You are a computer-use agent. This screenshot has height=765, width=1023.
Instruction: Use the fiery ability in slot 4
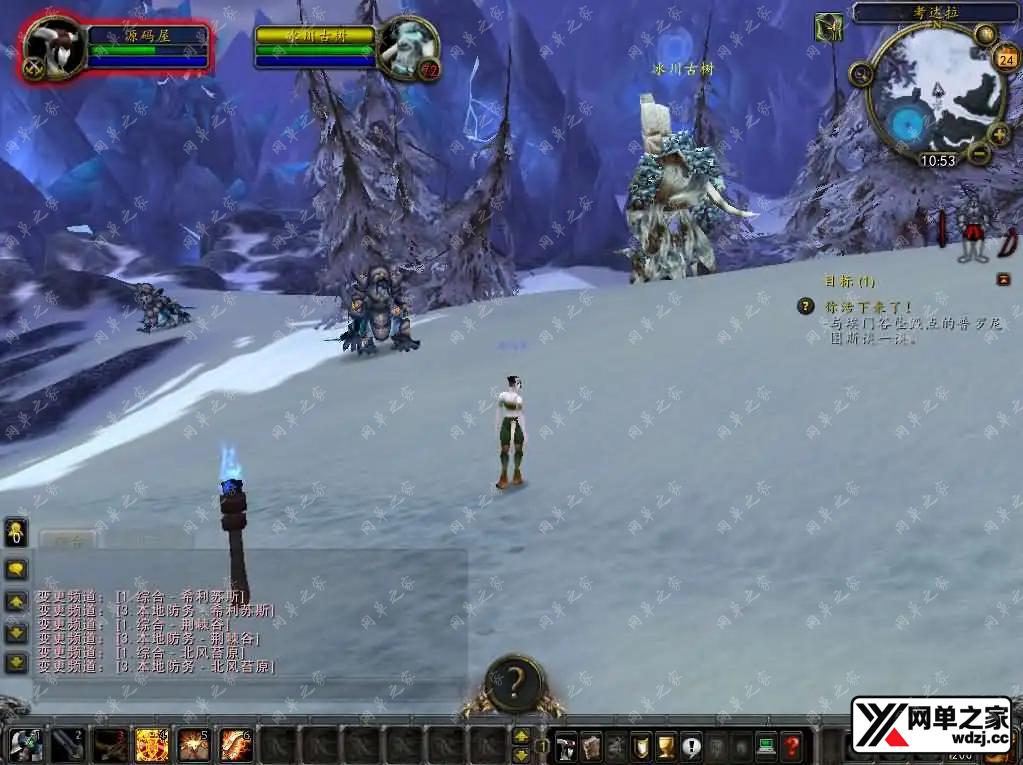point(151,745)
